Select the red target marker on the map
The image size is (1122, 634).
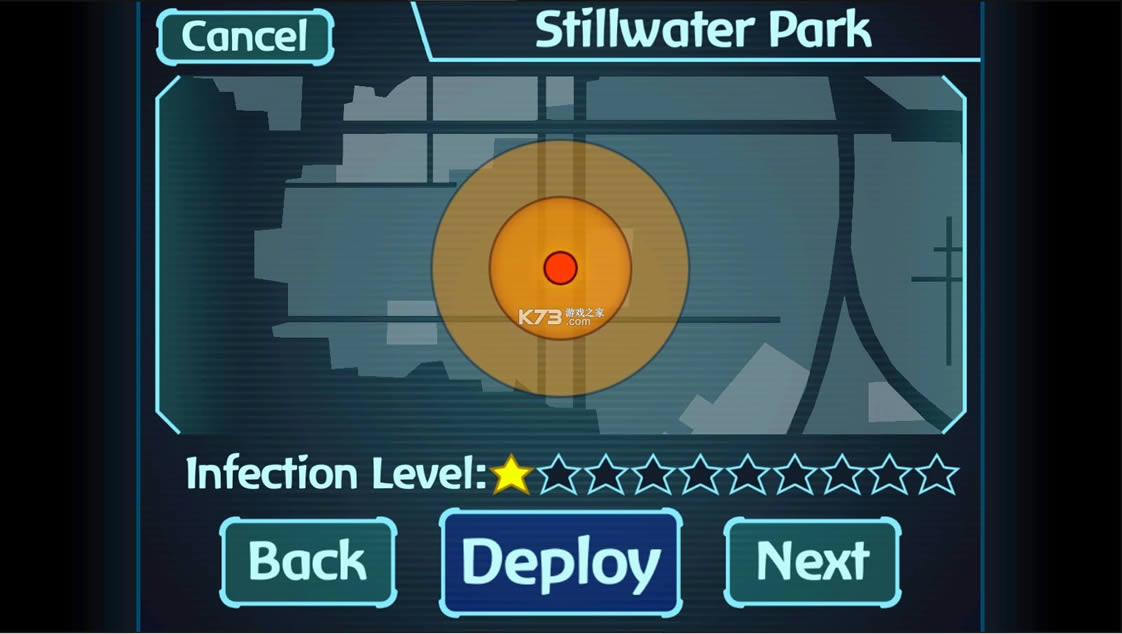(x=560, y=267)
